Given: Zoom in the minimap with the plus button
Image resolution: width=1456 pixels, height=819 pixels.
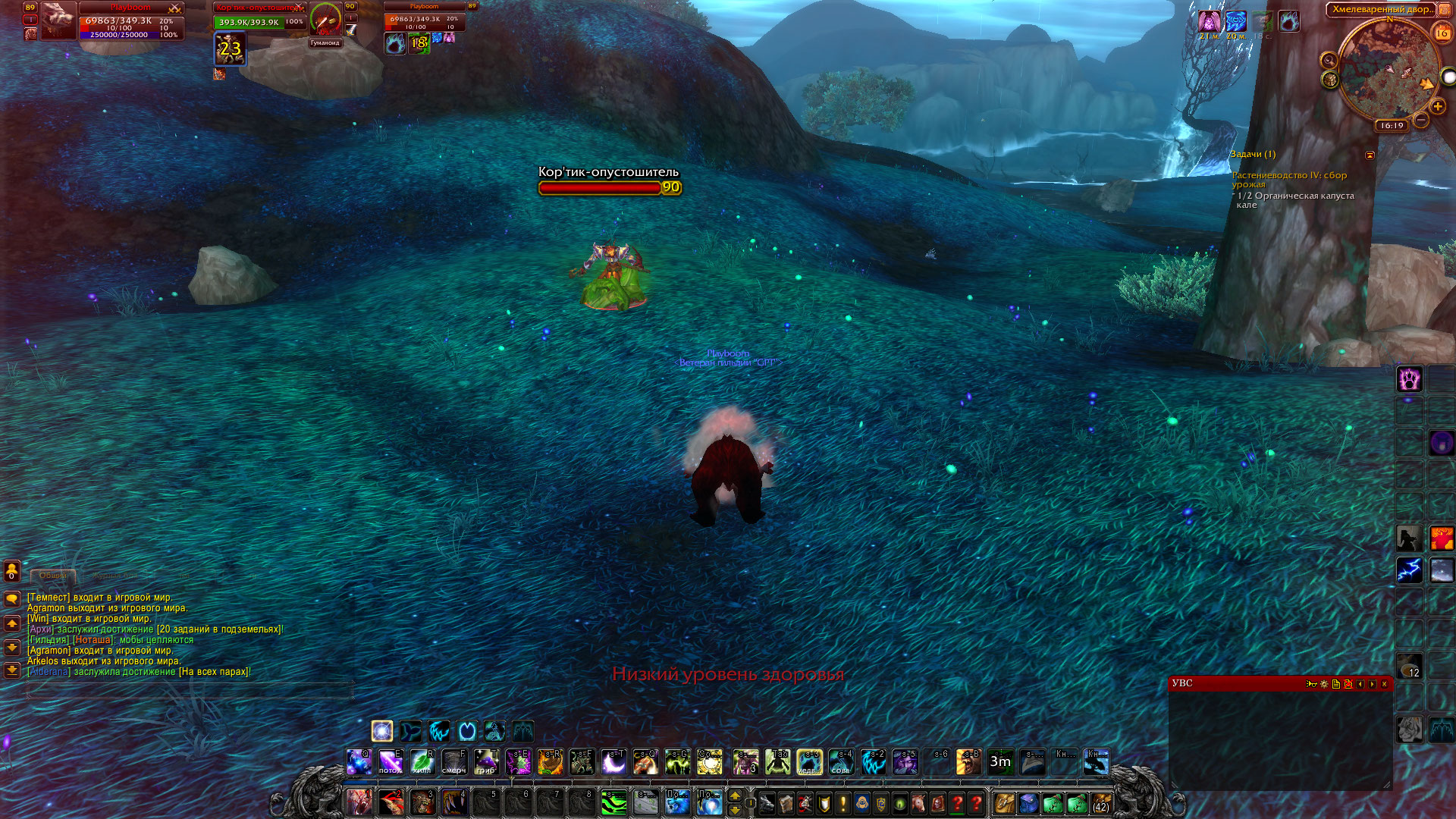Looking at the screenshot, I should pos(1438,107).
